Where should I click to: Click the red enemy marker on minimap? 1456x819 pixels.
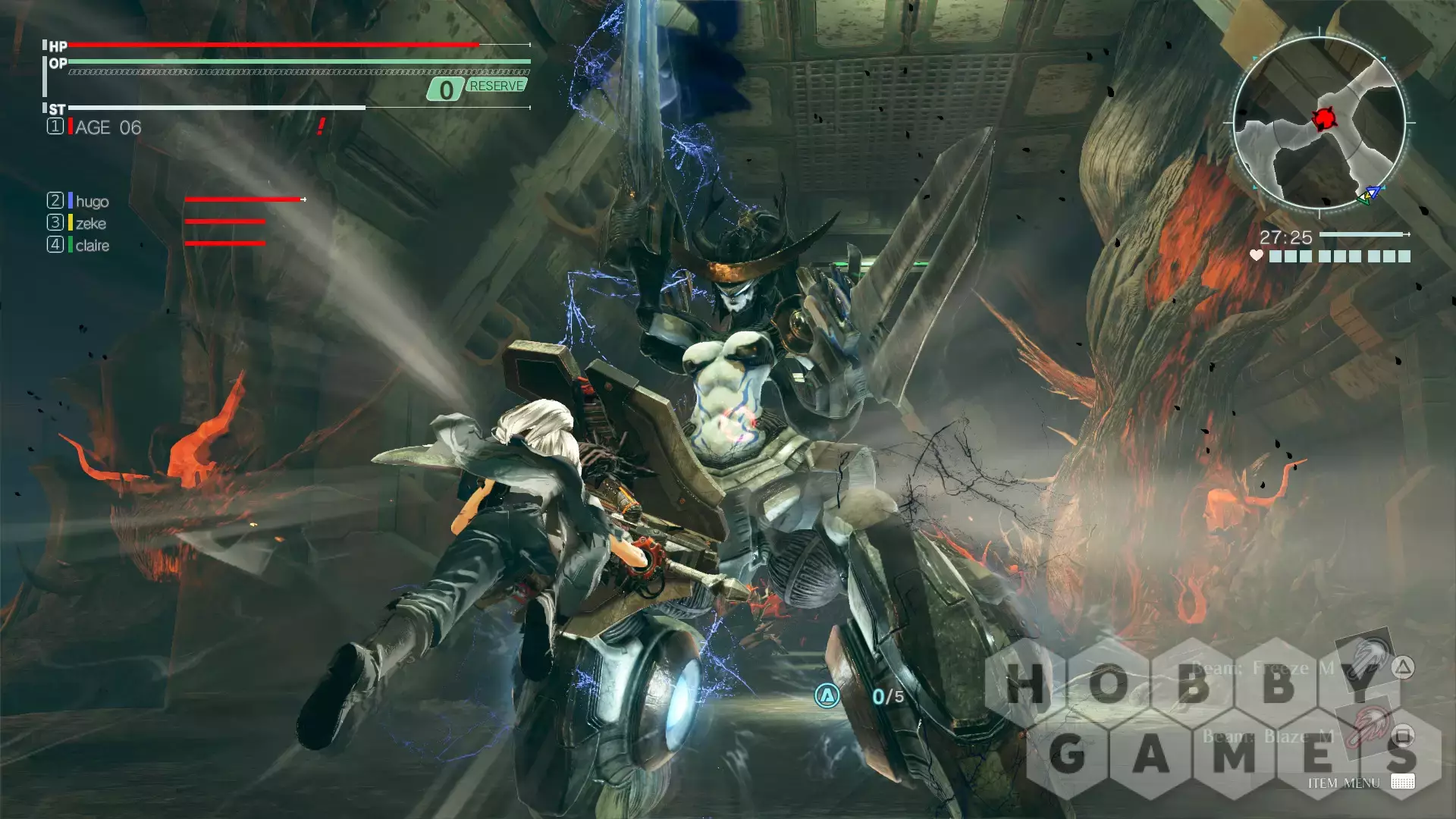[x=1325, y=118]
